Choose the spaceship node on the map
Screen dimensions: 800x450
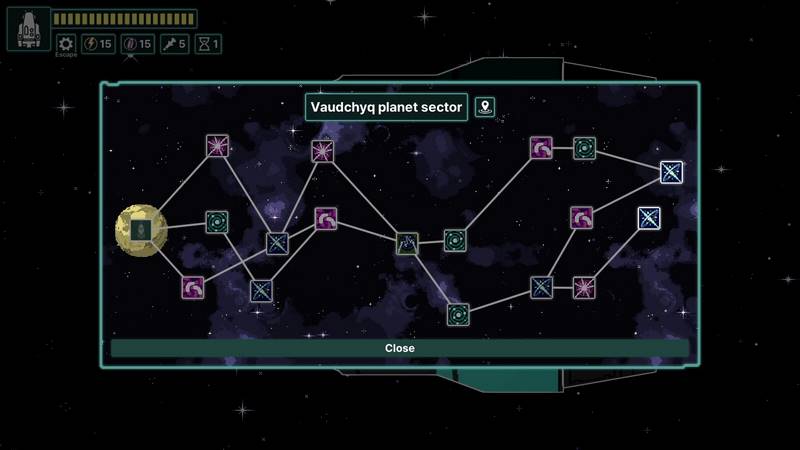point(406,243)
